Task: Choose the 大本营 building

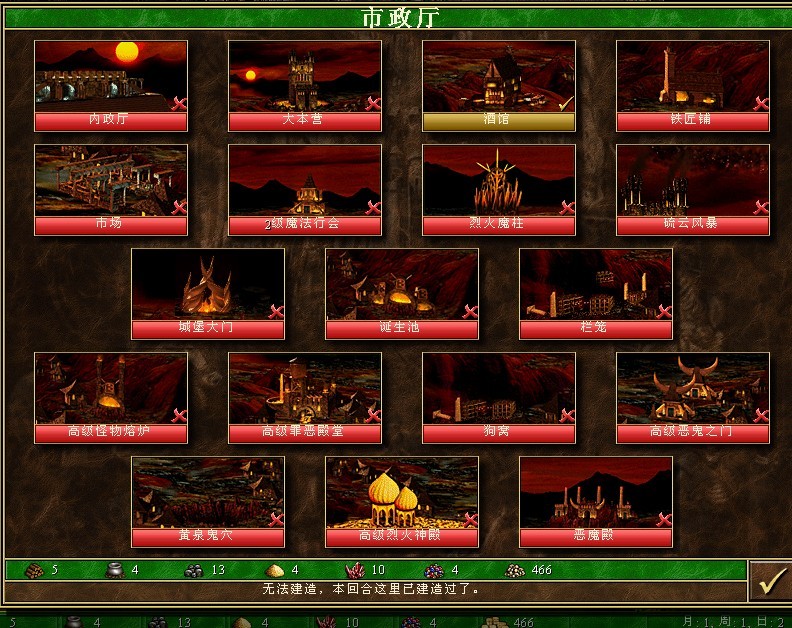Action: [x=305, y=86]
